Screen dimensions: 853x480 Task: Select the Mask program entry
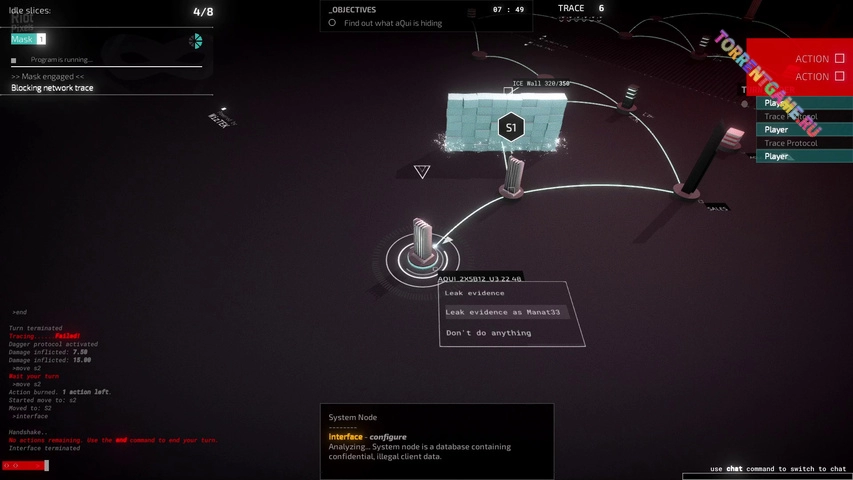point(27,39)
